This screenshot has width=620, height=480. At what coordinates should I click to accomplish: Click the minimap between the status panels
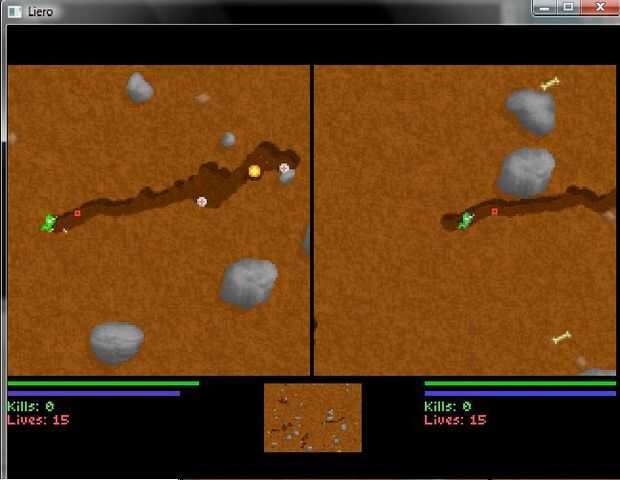coord(313,417)
